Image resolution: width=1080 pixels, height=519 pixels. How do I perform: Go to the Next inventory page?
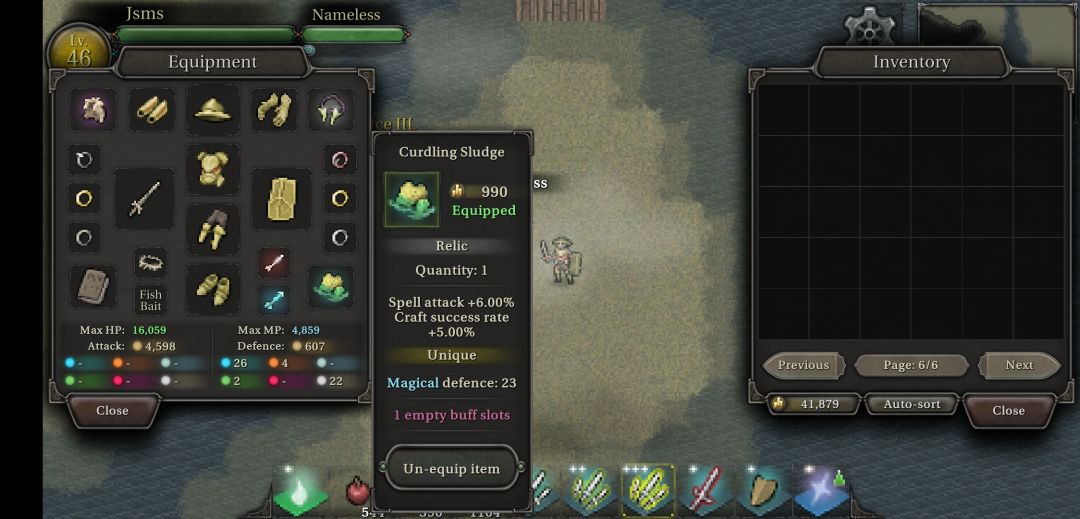(1019, 365)
